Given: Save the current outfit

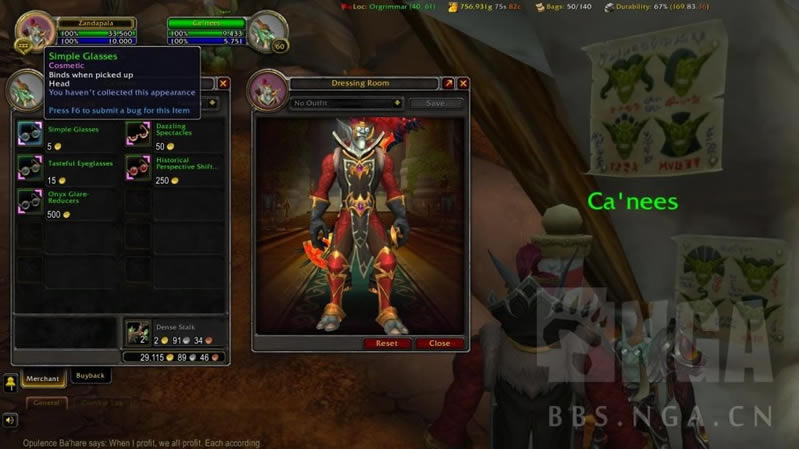Looking at the screenshot, I should tap(436, 103).
